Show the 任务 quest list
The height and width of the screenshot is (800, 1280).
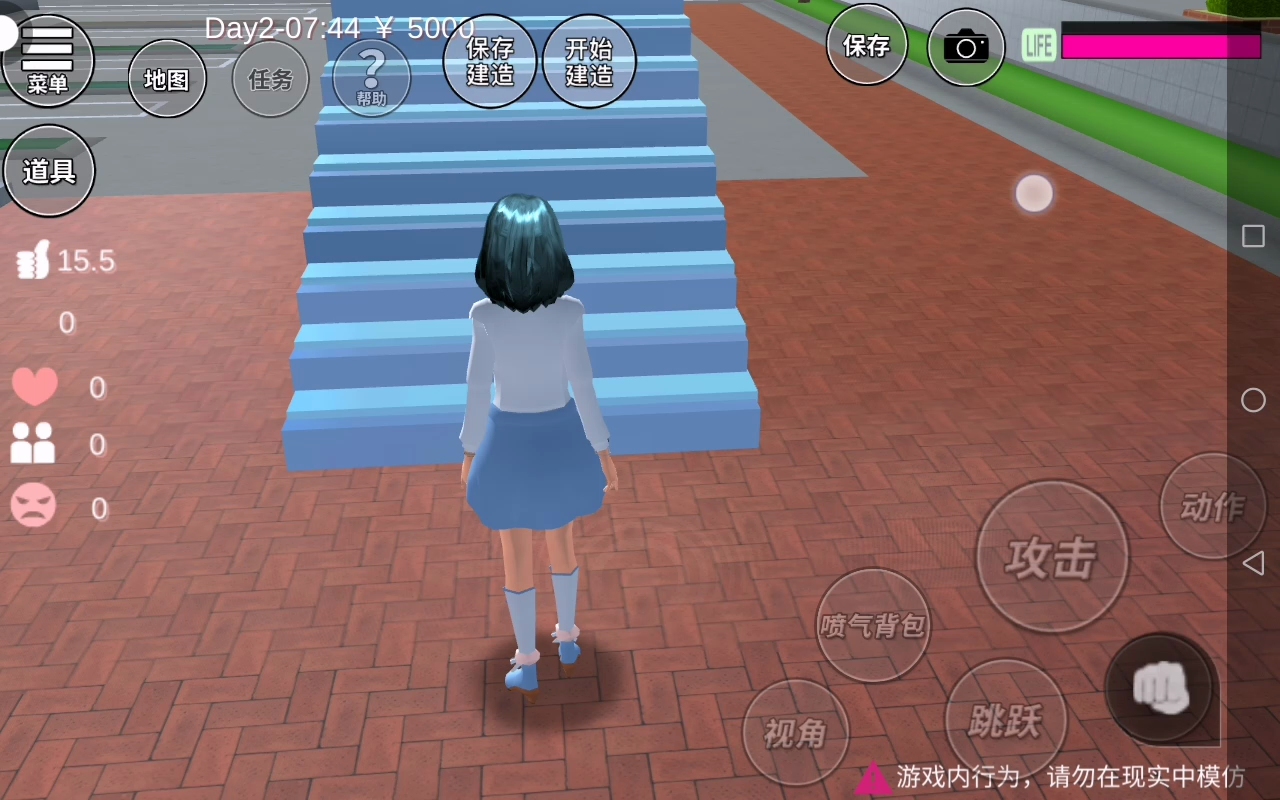pyautogui.click(x=270, y=79)
